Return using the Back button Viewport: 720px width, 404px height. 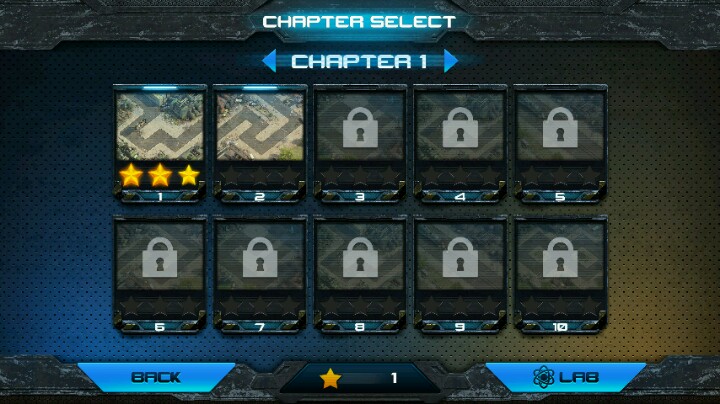[x=156, y=377]
